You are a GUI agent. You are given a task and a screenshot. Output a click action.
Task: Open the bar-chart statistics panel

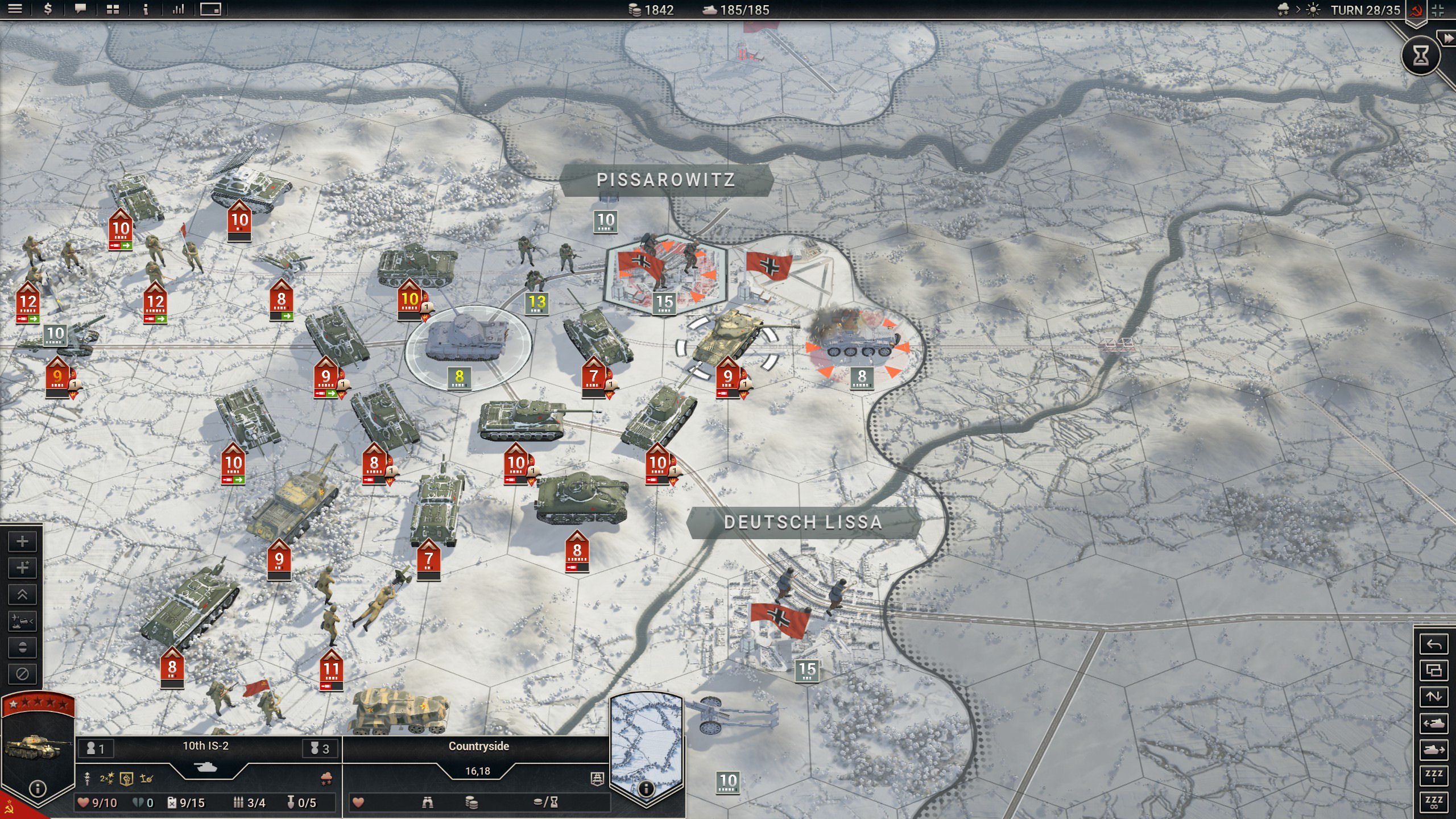coord(178,9)
